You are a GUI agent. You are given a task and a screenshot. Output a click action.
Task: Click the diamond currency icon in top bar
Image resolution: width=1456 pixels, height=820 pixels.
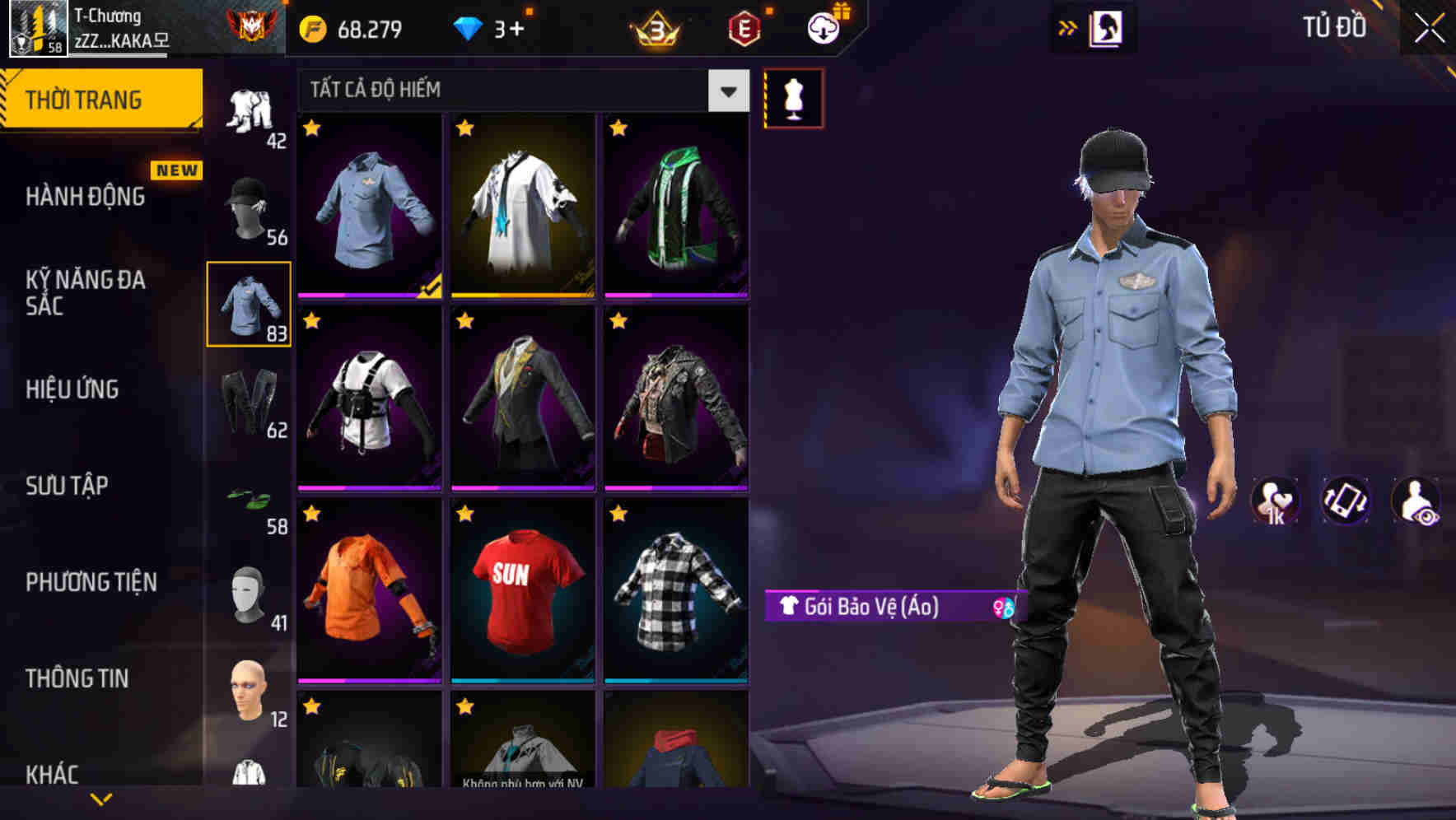pos(470,27)
